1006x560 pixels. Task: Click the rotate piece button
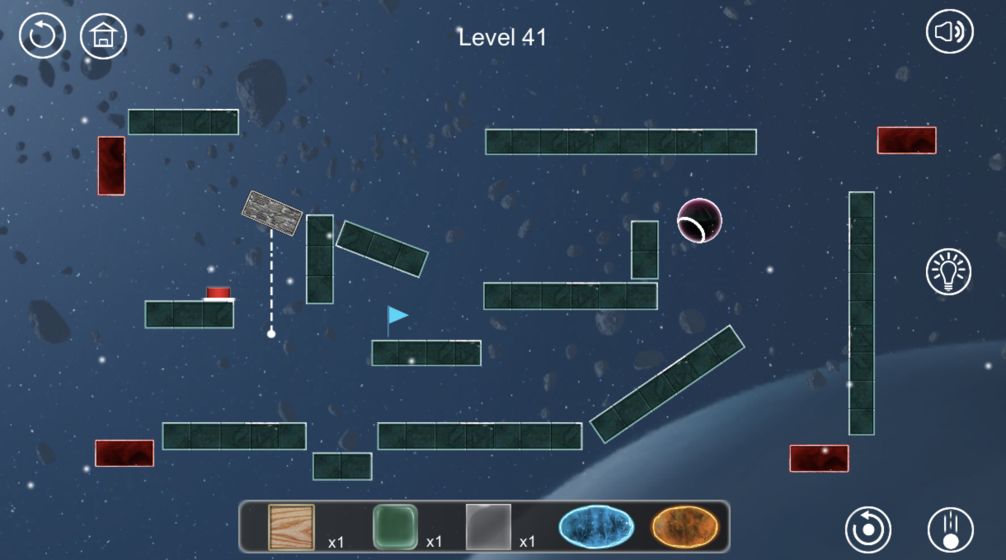tap(868, 527)
